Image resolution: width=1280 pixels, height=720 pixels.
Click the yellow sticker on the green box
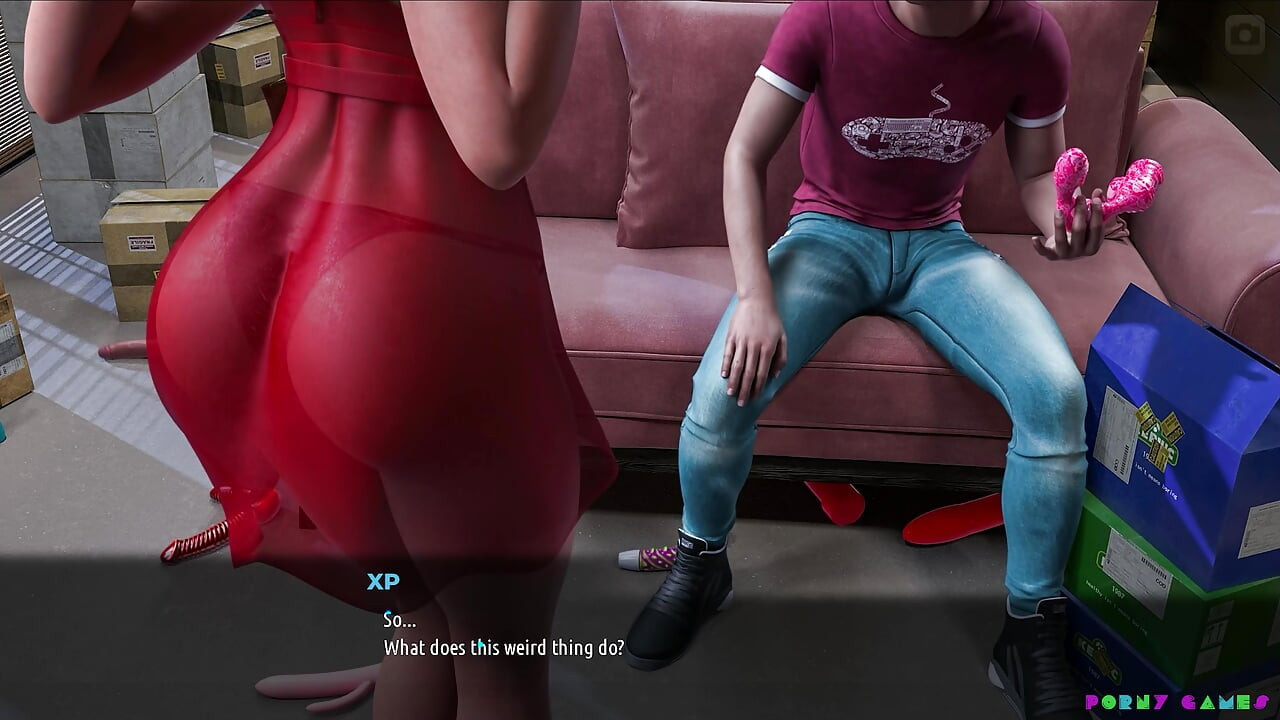tap(1160, 435)
